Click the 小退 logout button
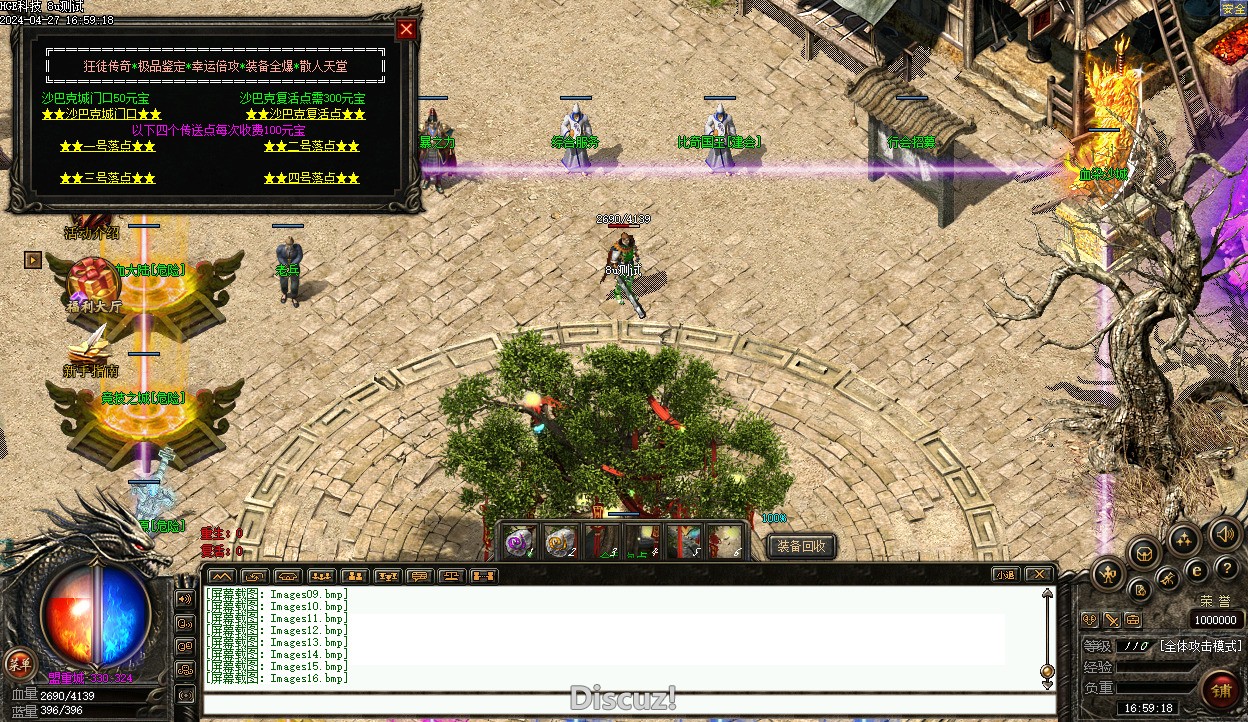 (1005, 574)
